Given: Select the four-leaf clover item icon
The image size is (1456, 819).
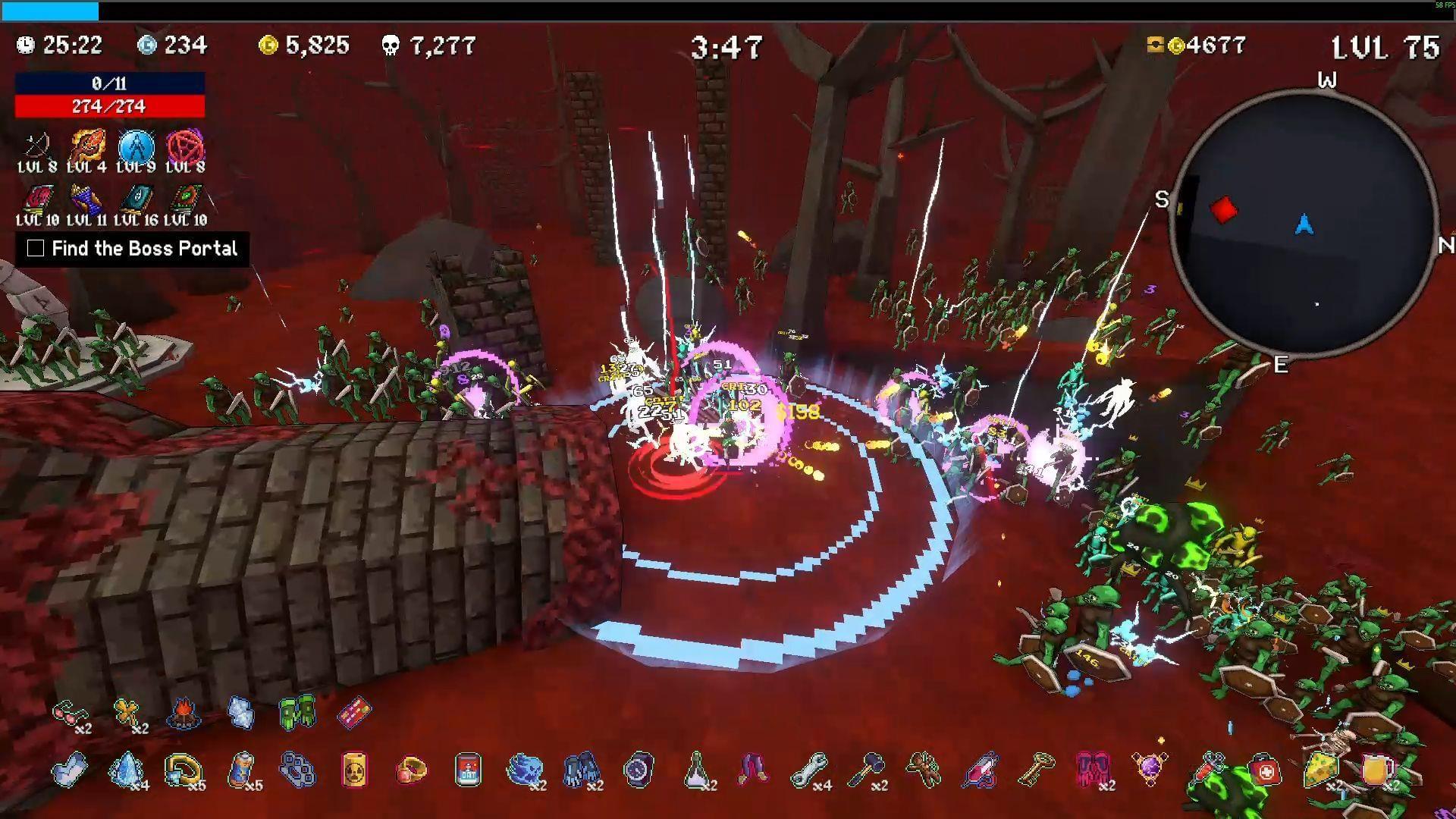Looking at the screenshot, I should point(127,713).
